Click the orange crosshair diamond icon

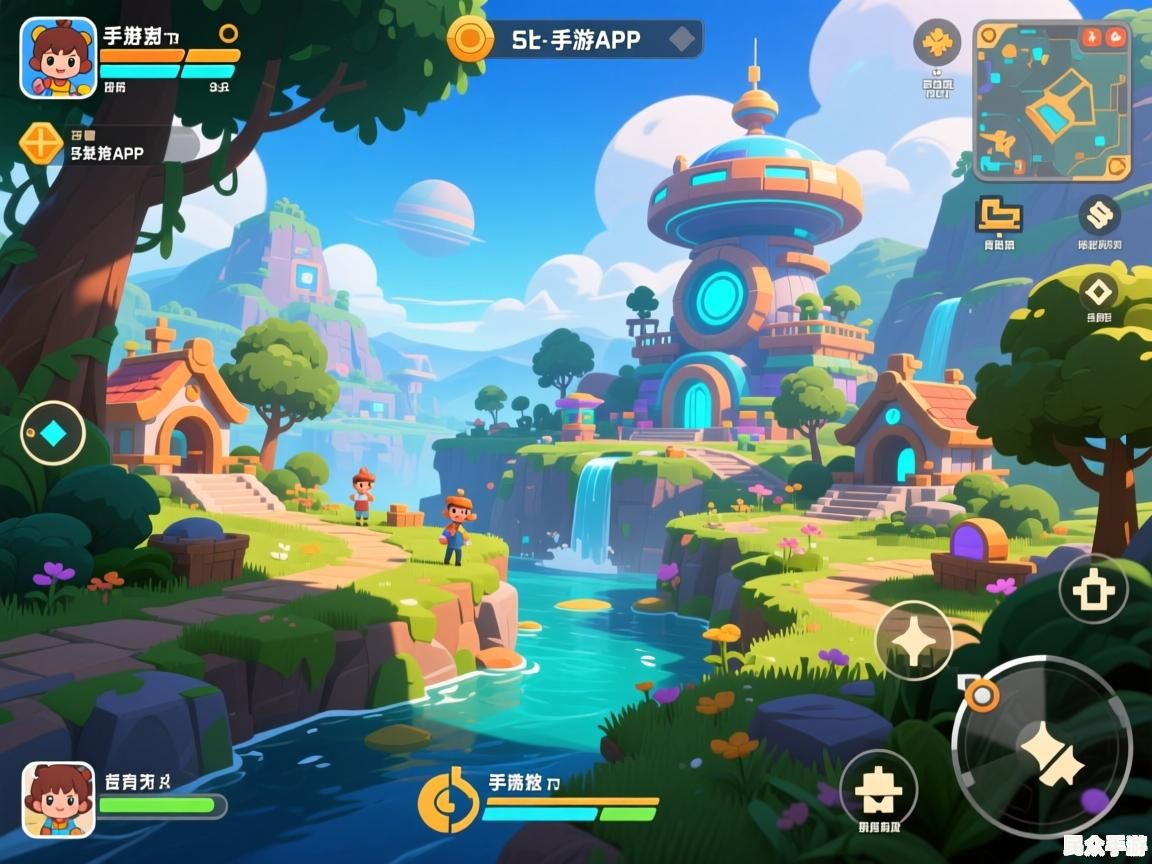[x=41, y=143]
